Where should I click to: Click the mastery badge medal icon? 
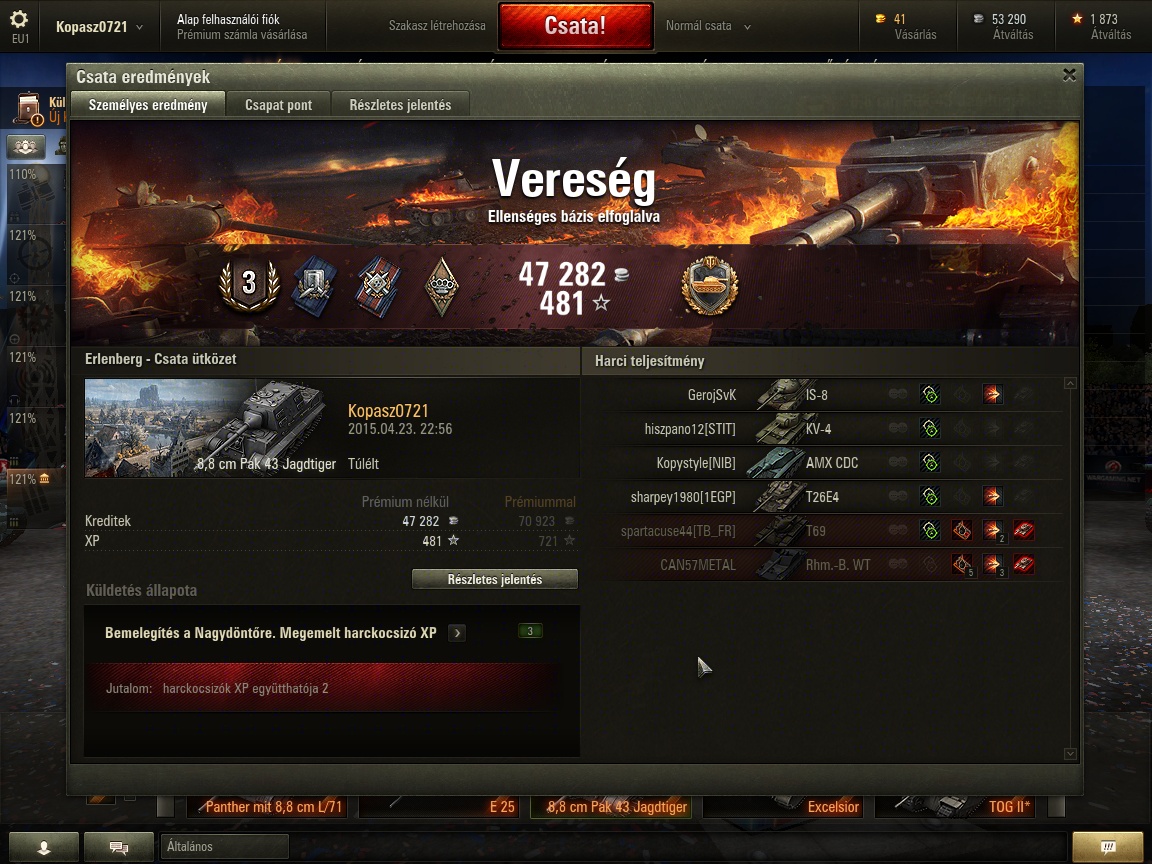pos(709,286)
